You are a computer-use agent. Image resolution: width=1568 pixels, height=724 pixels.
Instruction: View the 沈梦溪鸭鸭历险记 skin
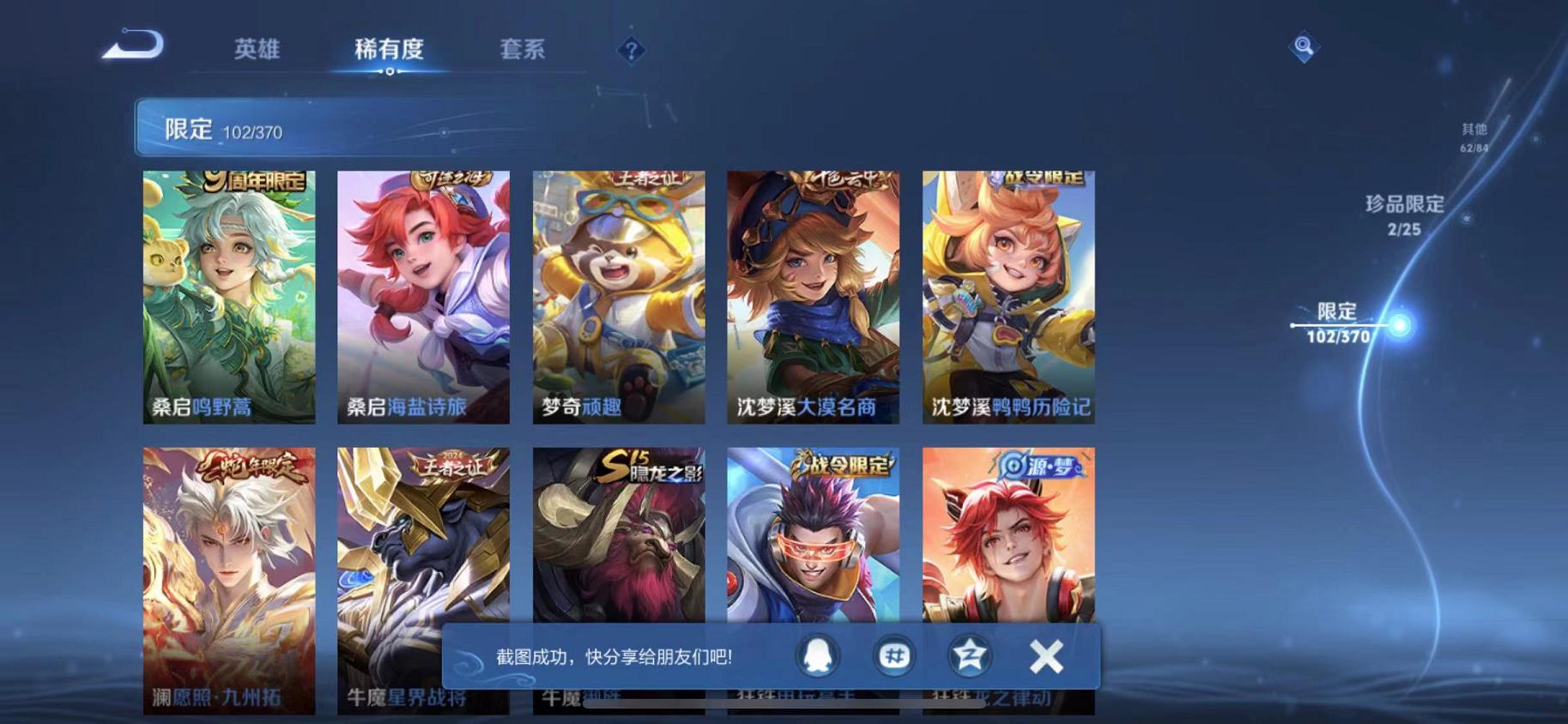[1002, 296]
